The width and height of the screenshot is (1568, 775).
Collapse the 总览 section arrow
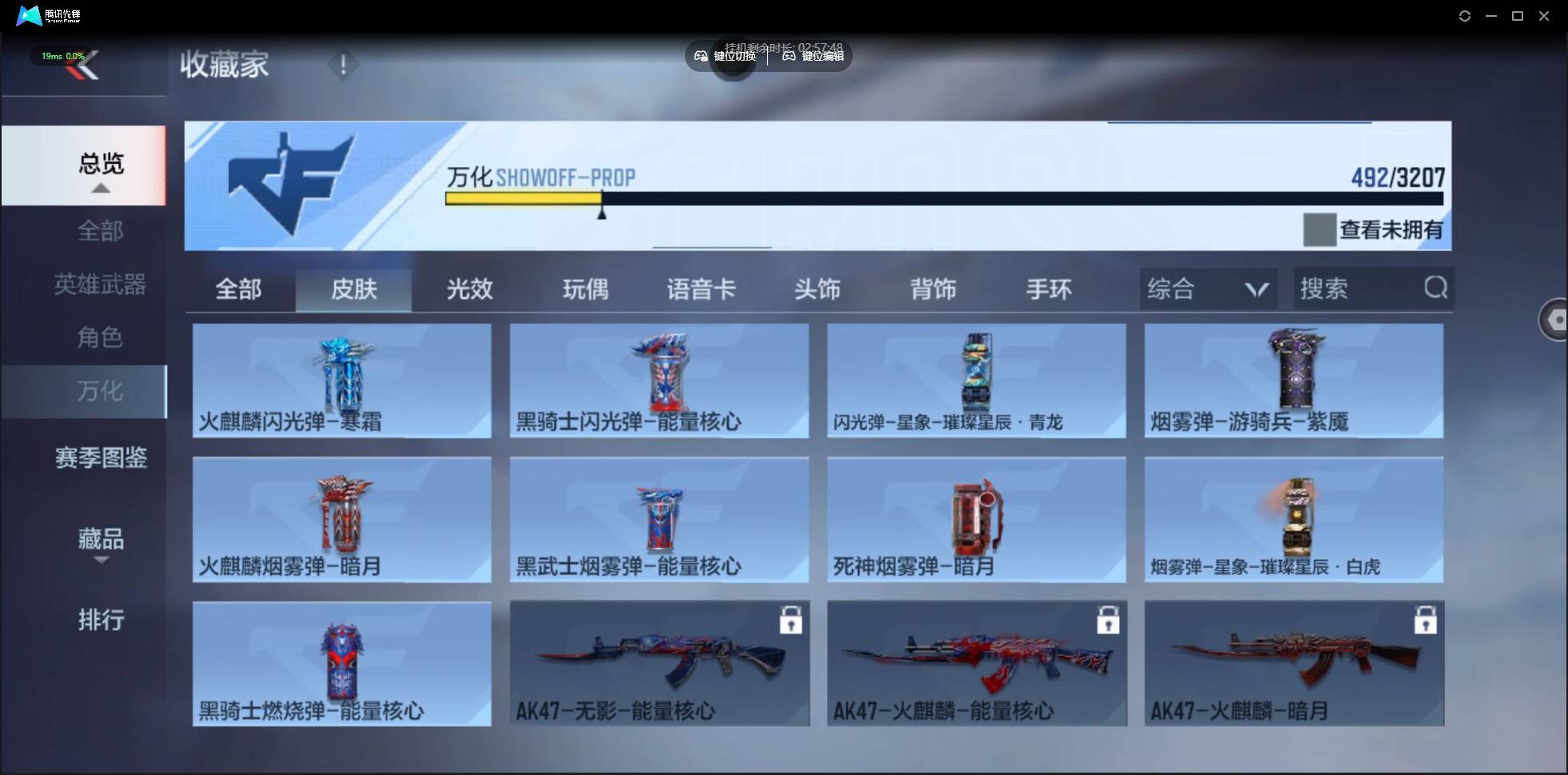[100, 187]
